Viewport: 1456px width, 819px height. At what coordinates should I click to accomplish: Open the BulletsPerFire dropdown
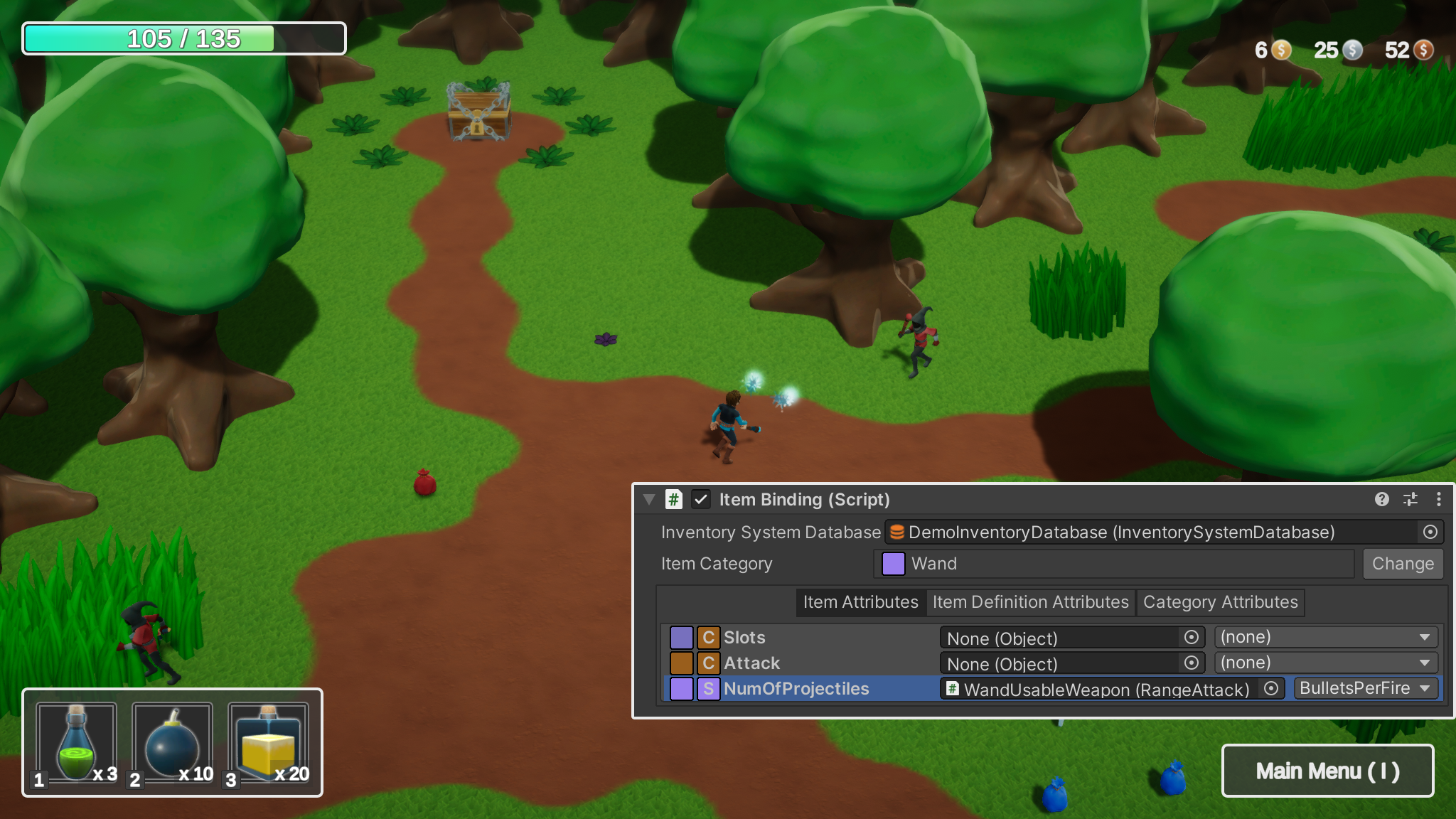tap(1365, 688)
